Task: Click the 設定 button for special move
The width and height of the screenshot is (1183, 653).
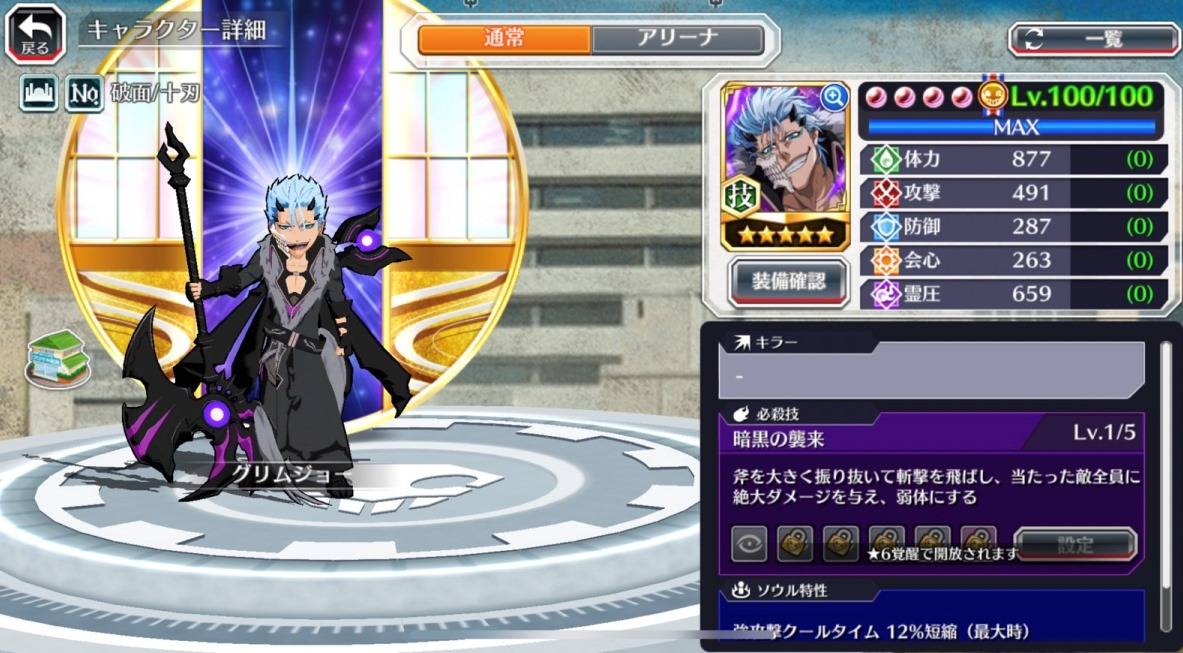Action: (1075, 545)
